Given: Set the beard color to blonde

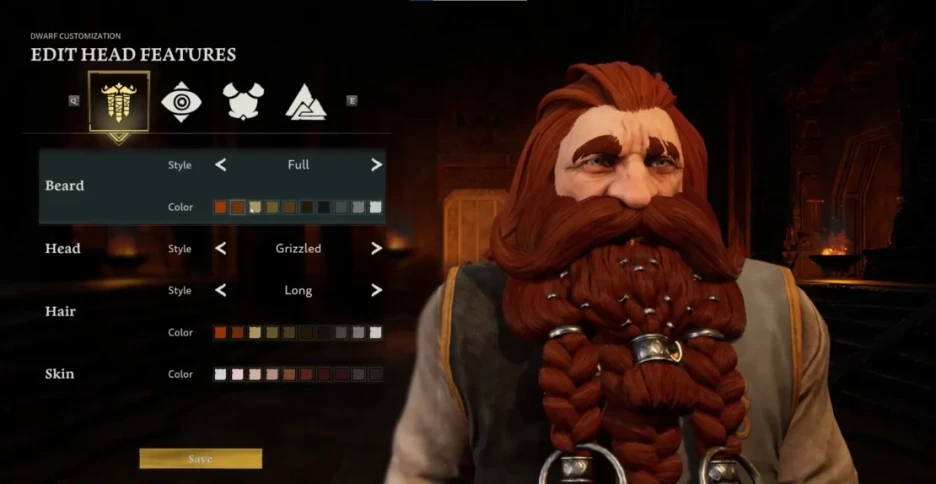Looking at the screenshot, I should (255, 207).
